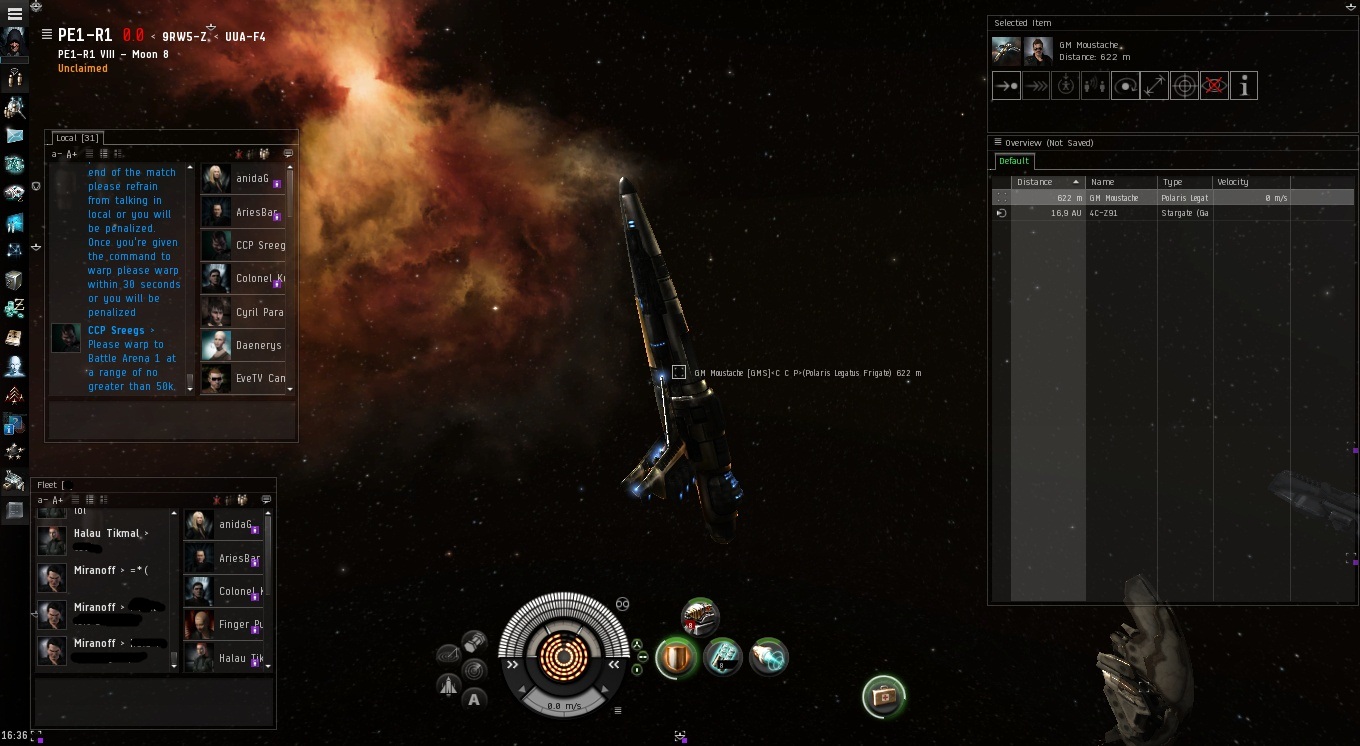This screenshot has width=1360, height=746.
Task: Select CCP Sreegs in Local member list
Action: point(244,245)
